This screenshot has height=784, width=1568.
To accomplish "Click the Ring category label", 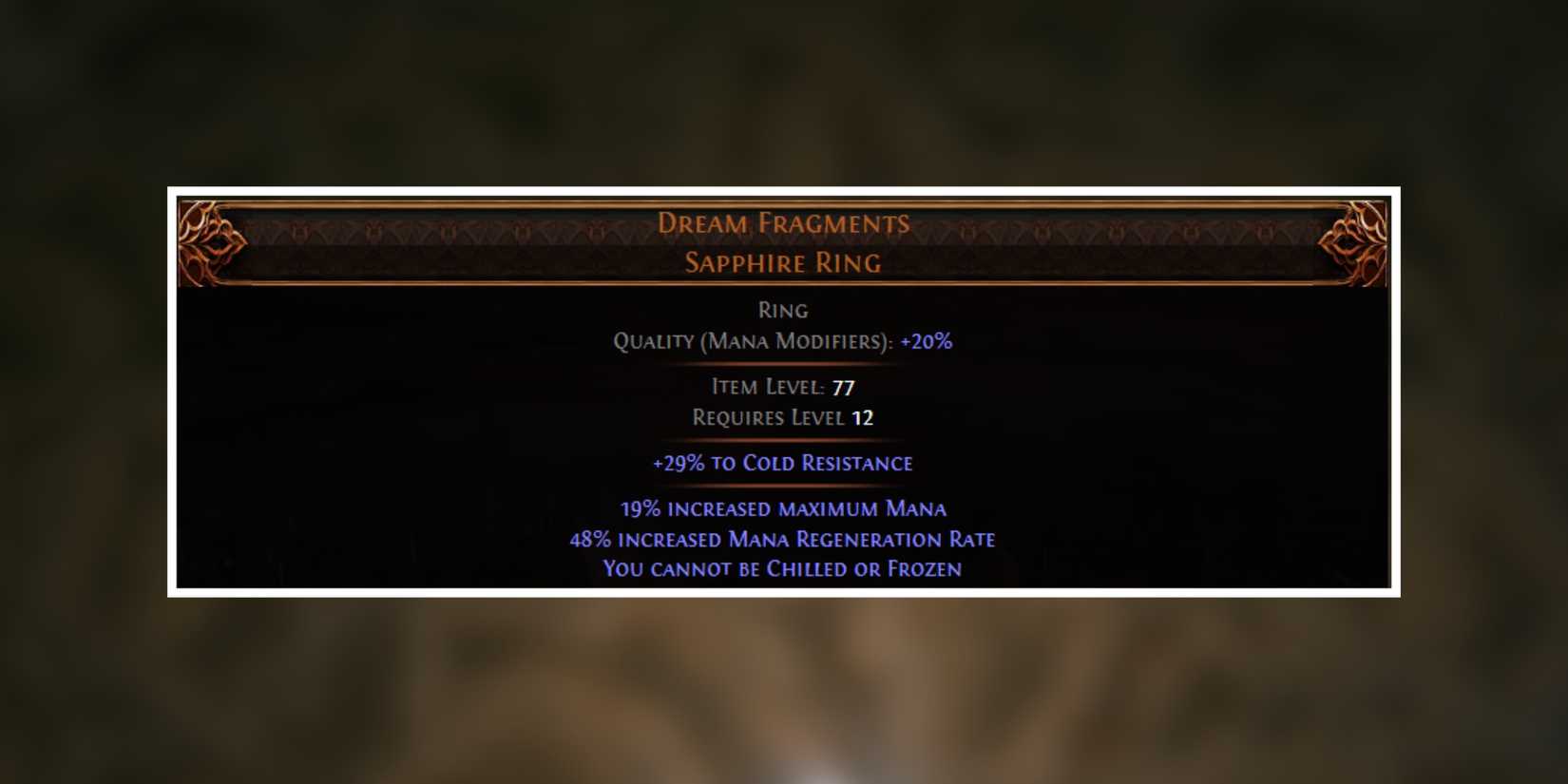I will (784, 310).
